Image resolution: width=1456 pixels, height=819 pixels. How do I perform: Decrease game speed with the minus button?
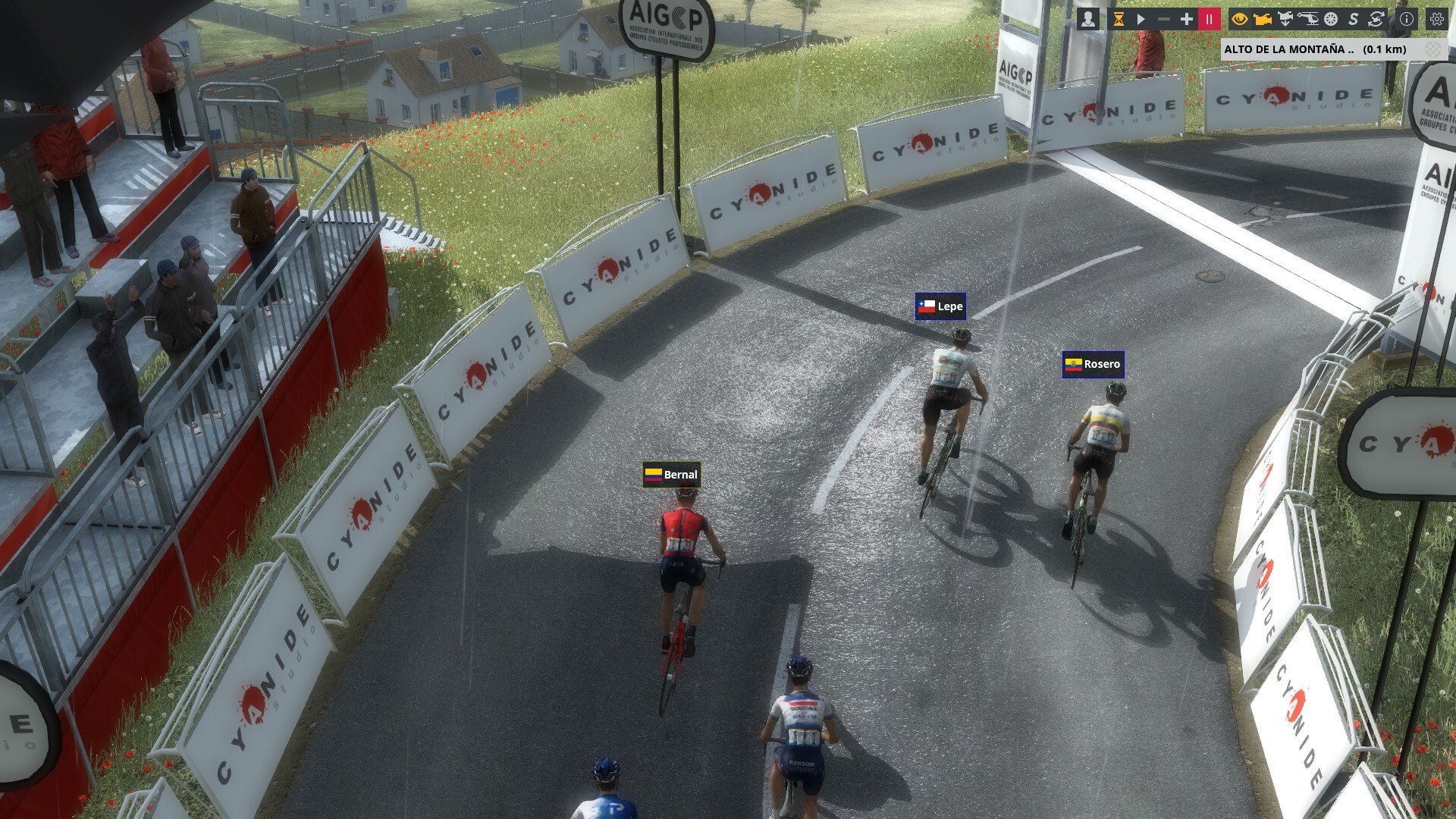(1163, 20)
